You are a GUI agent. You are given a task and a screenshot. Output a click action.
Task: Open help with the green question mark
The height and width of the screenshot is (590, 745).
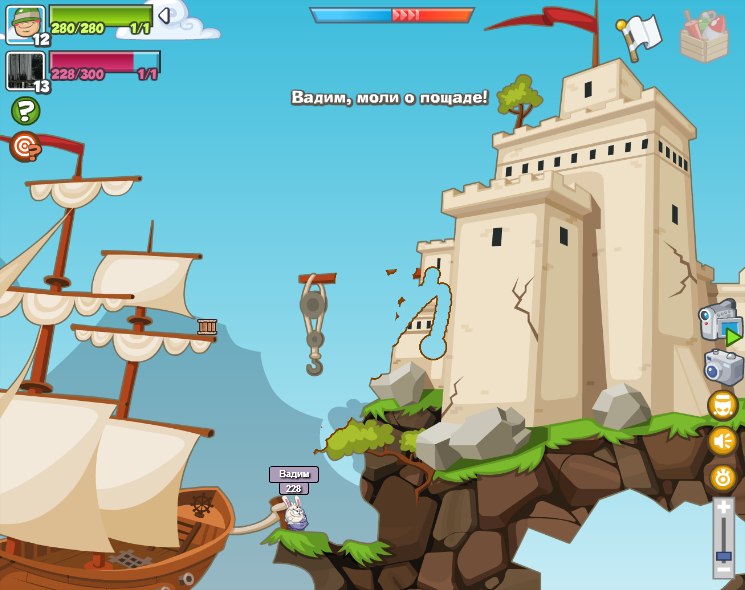click(x=25, y=111)
